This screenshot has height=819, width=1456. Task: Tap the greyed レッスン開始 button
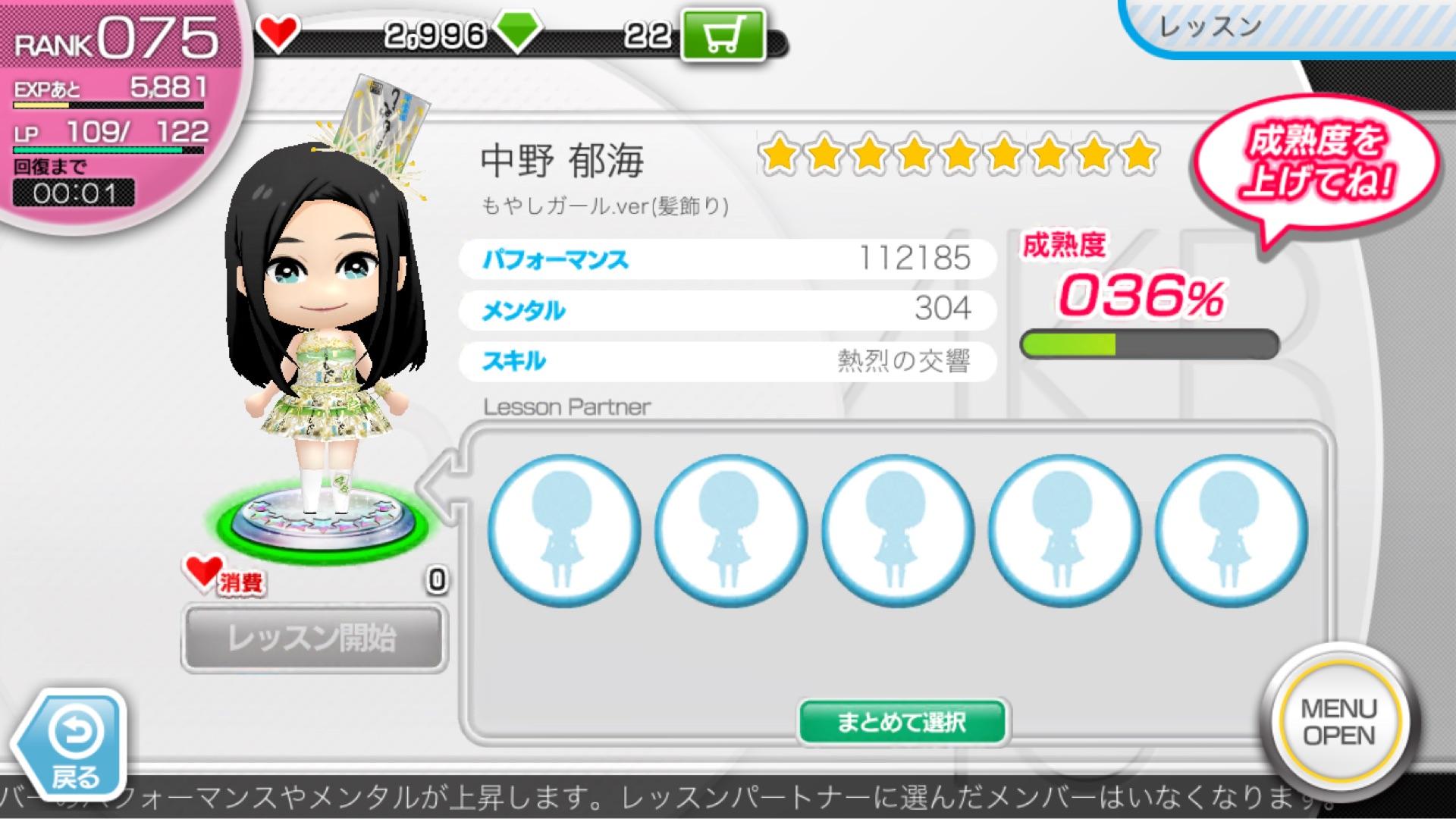[x=314, y=638]
